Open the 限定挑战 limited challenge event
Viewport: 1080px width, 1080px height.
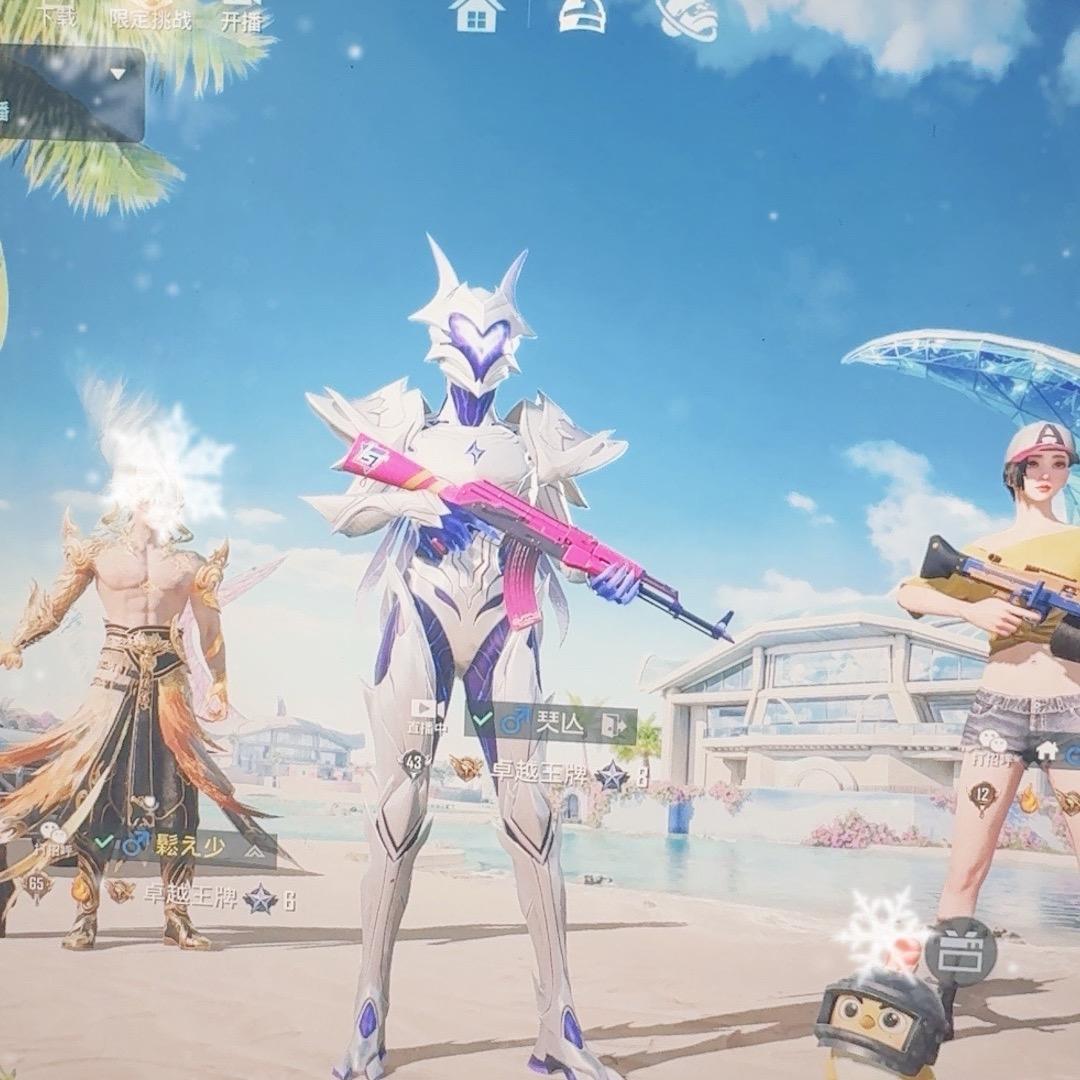(151, 17)
